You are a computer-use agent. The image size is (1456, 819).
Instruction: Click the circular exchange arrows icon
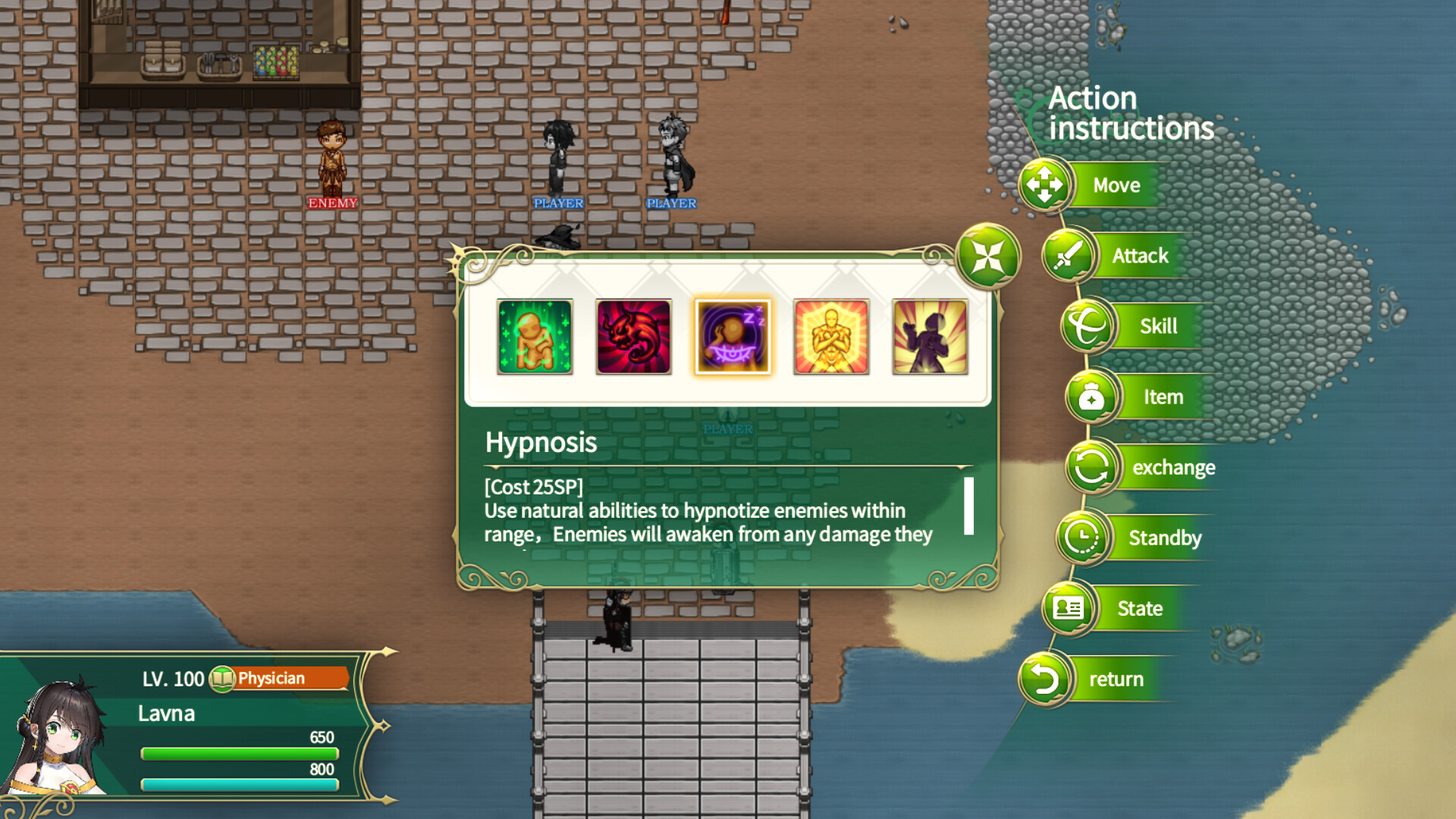pos(1090,467)
